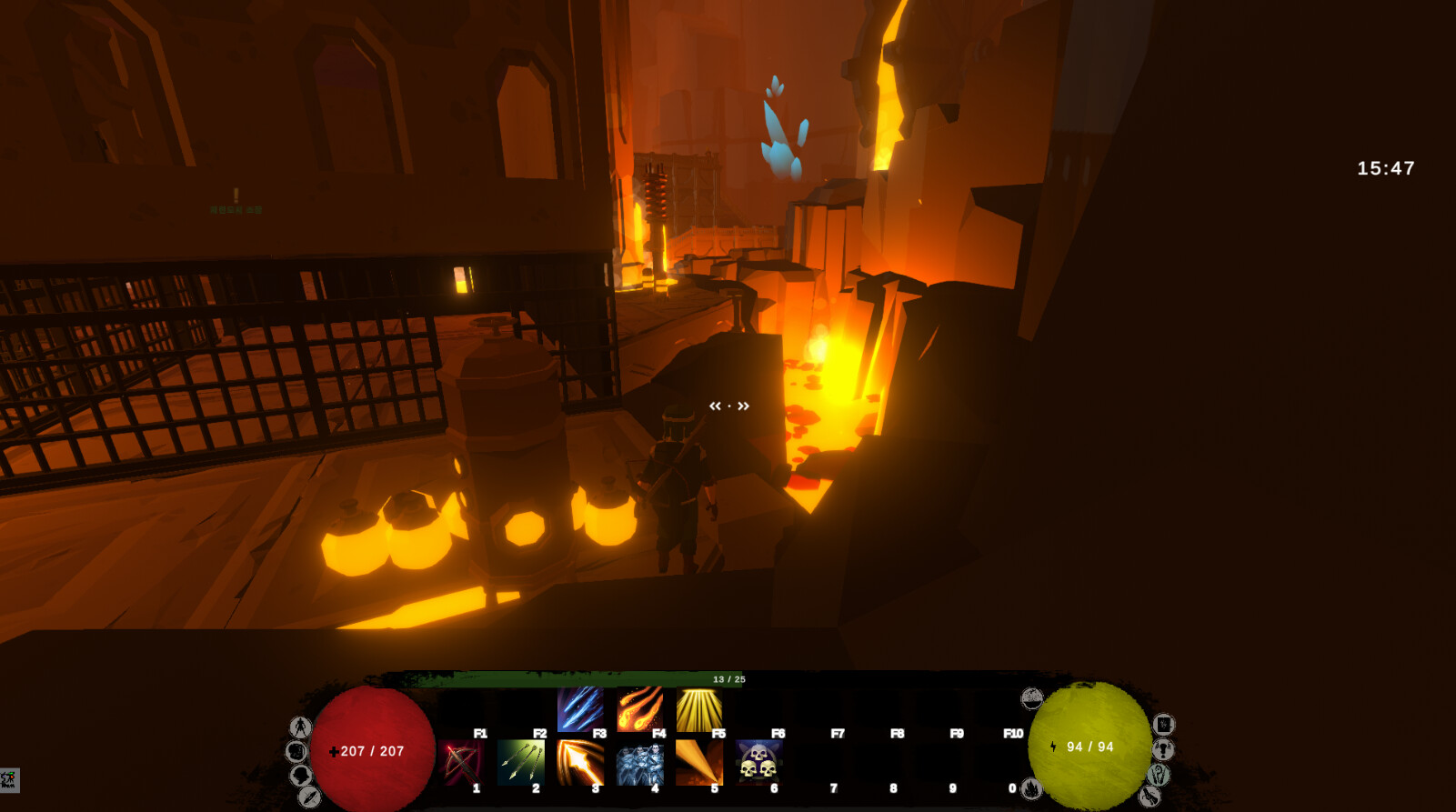This screenshot has height=812, width=1456.
Task: Open the crafting icon below the stamina orb
Action: [1032, 789]
